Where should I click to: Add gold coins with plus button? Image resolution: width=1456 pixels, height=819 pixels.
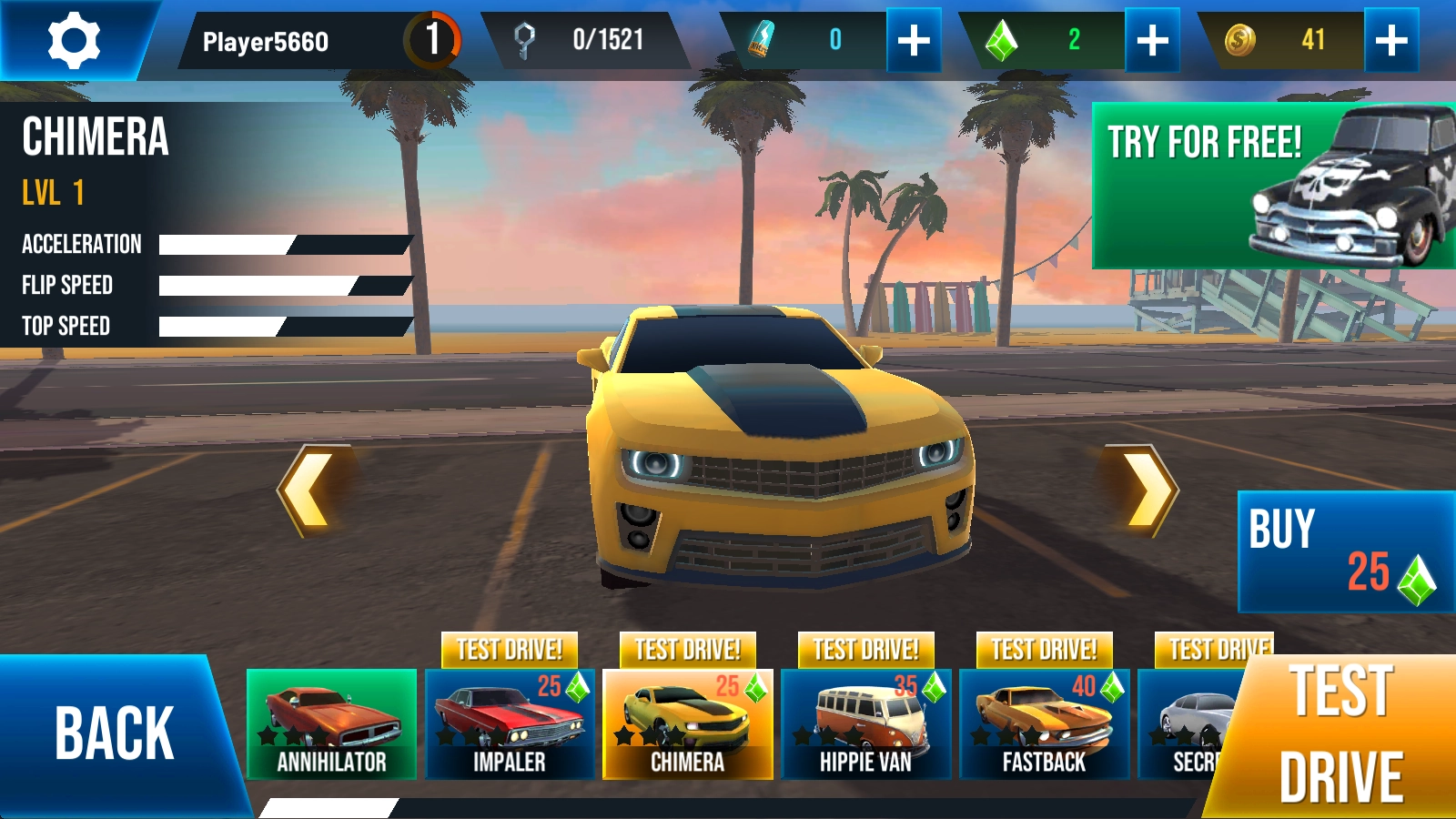tap(1391, 40)
